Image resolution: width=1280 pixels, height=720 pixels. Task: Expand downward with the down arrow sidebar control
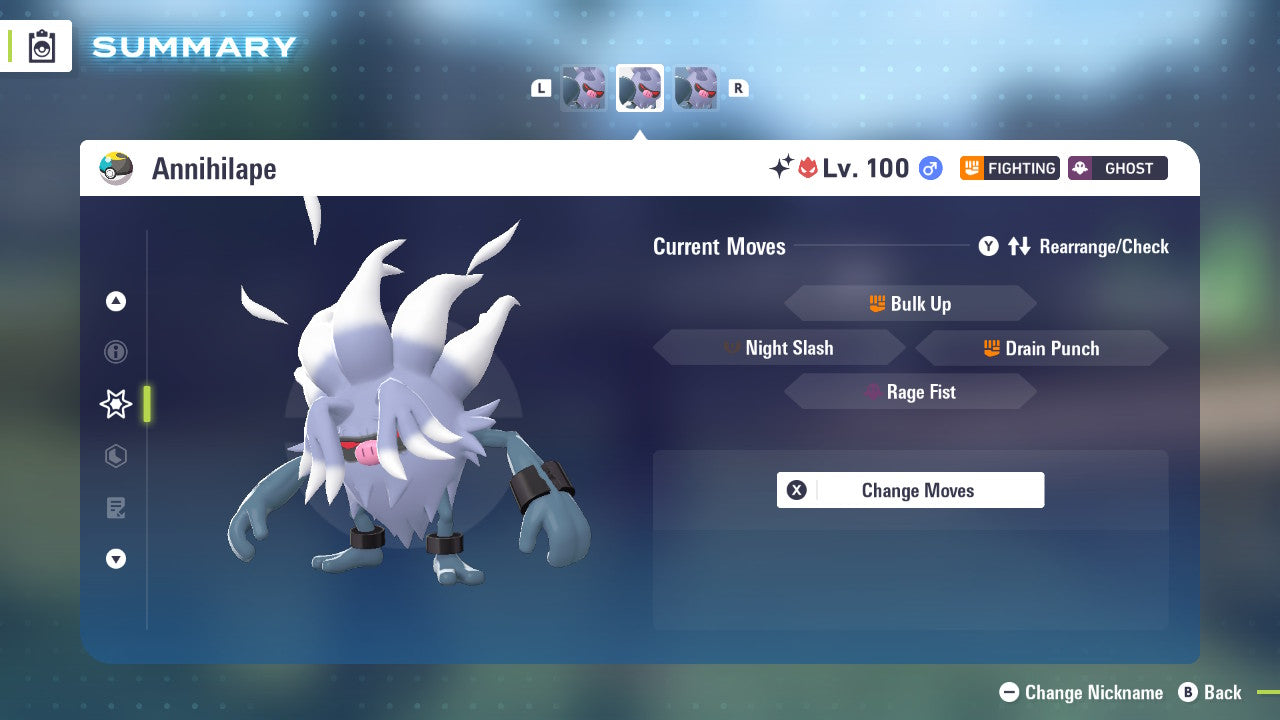(x=116, y=559)
